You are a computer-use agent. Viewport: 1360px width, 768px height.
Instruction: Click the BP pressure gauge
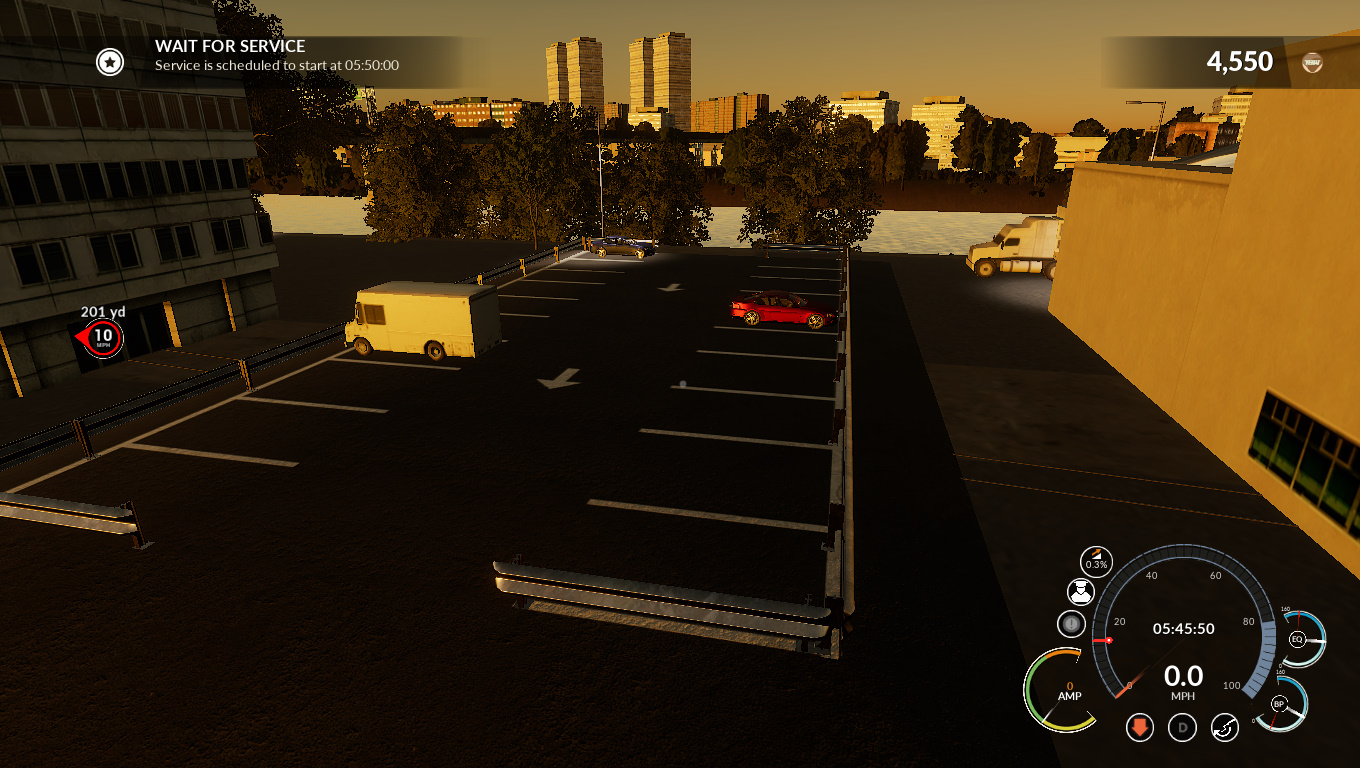point(1279,703)
